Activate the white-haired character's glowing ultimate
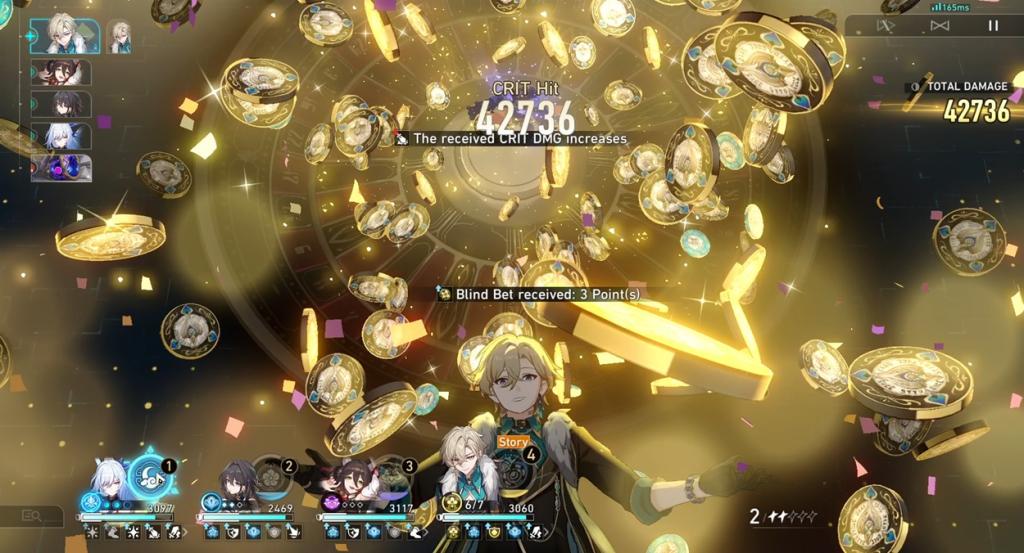 tap(150, 475)
